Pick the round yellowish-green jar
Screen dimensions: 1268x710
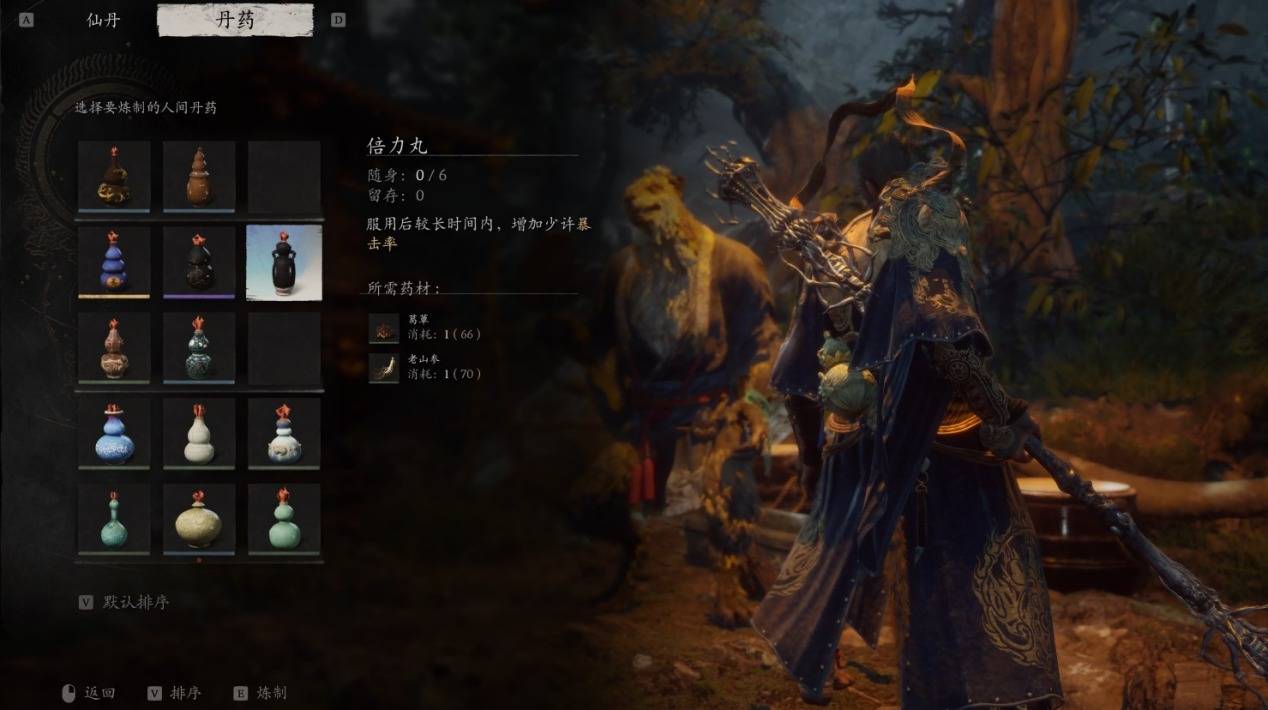[x=199, y=518]
